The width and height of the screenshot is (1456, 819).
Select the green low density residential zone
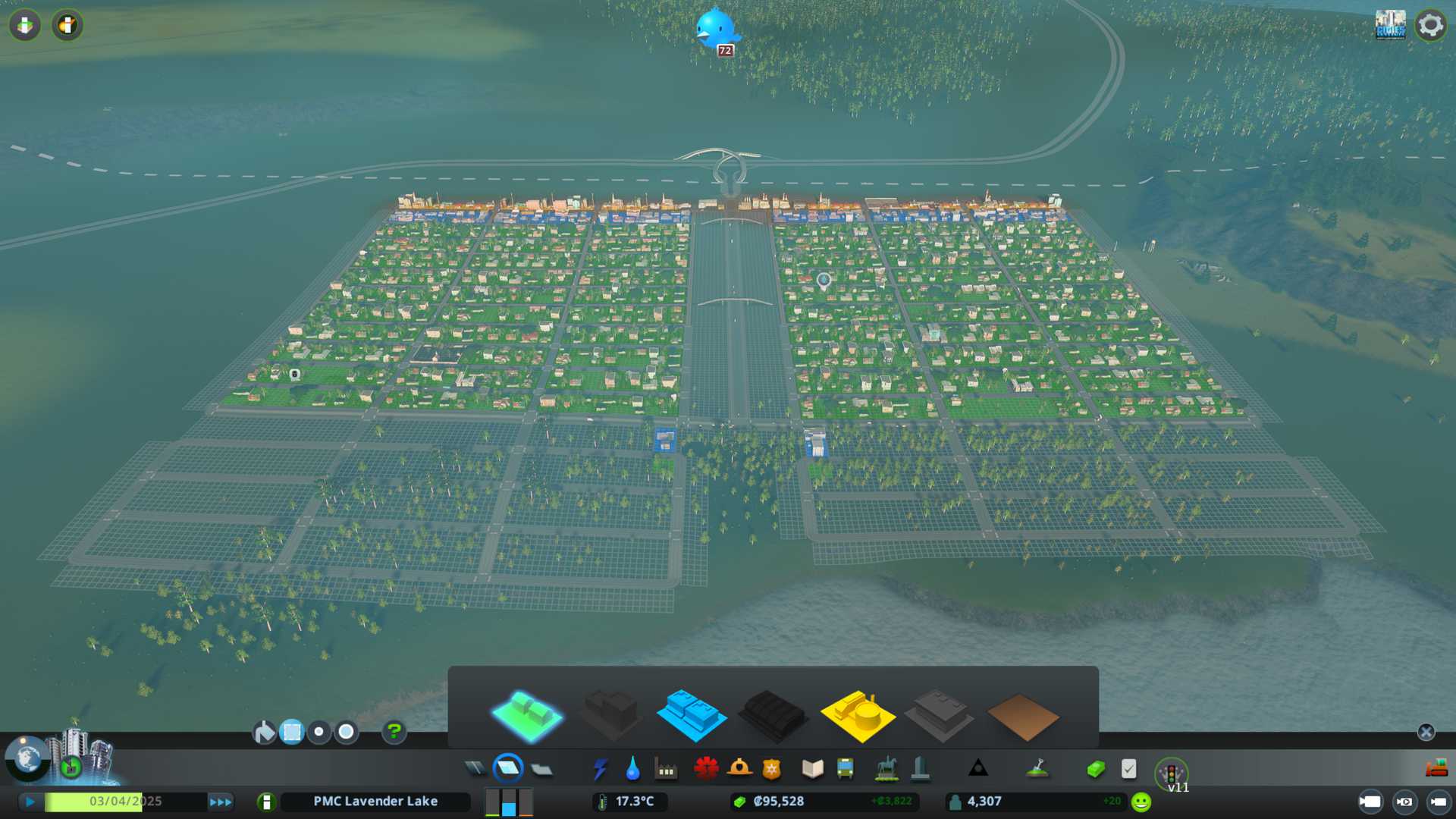pos(527,715)
